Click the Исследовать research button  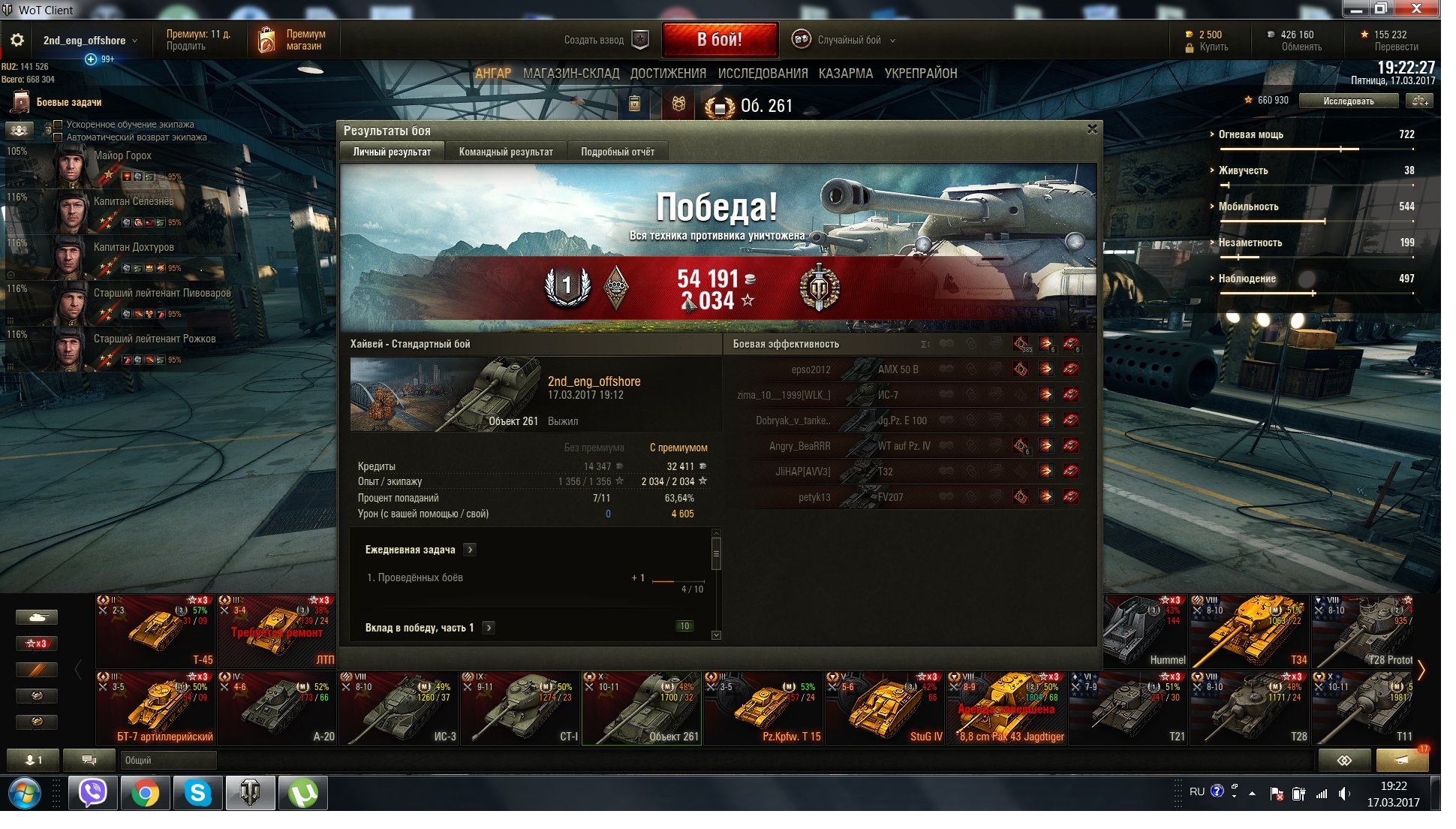(x=1348, y=101)
